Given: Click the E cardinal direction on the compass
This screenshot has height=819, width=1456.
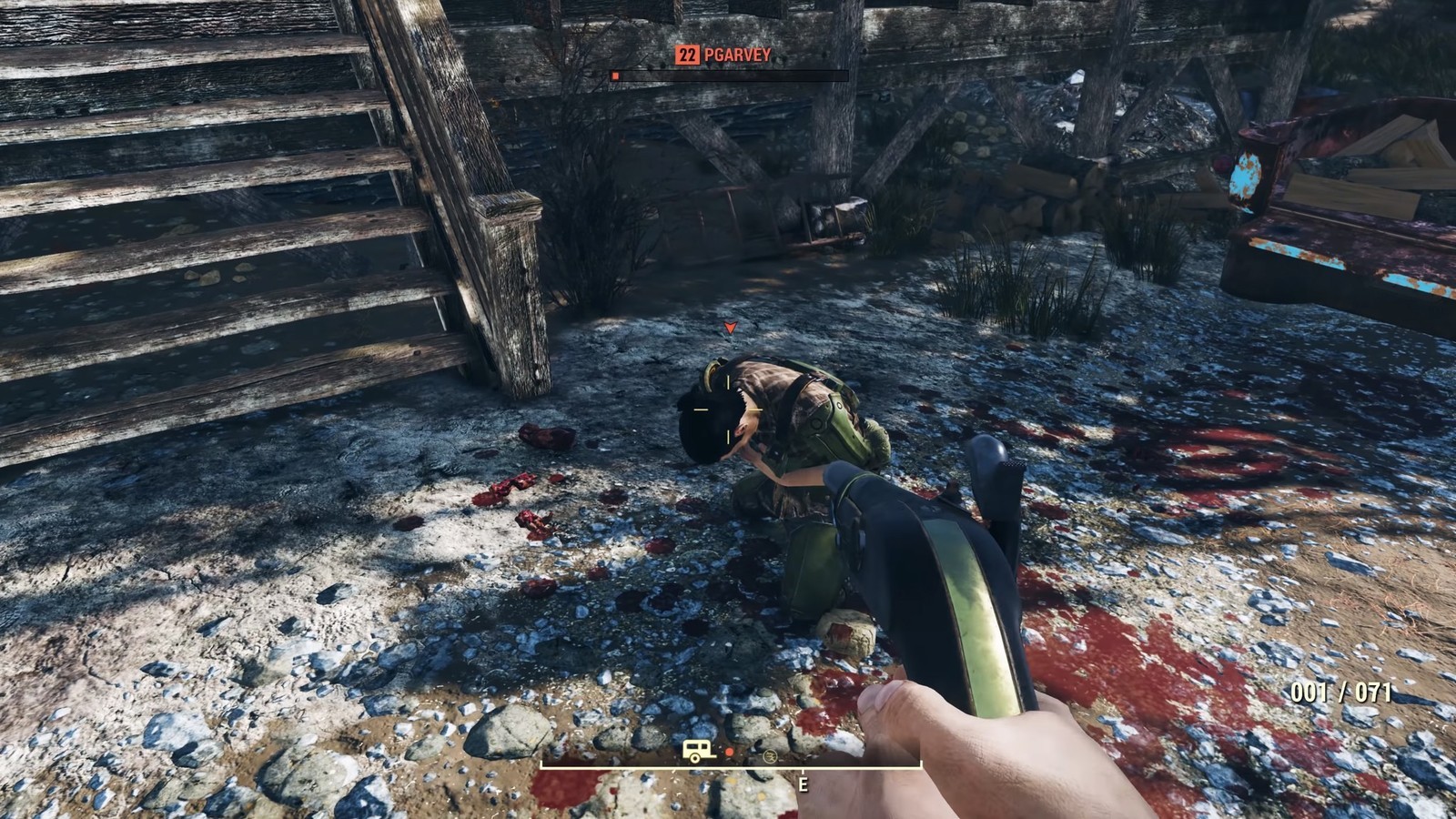Looking at the screenshot, I should tap(803, 784).
